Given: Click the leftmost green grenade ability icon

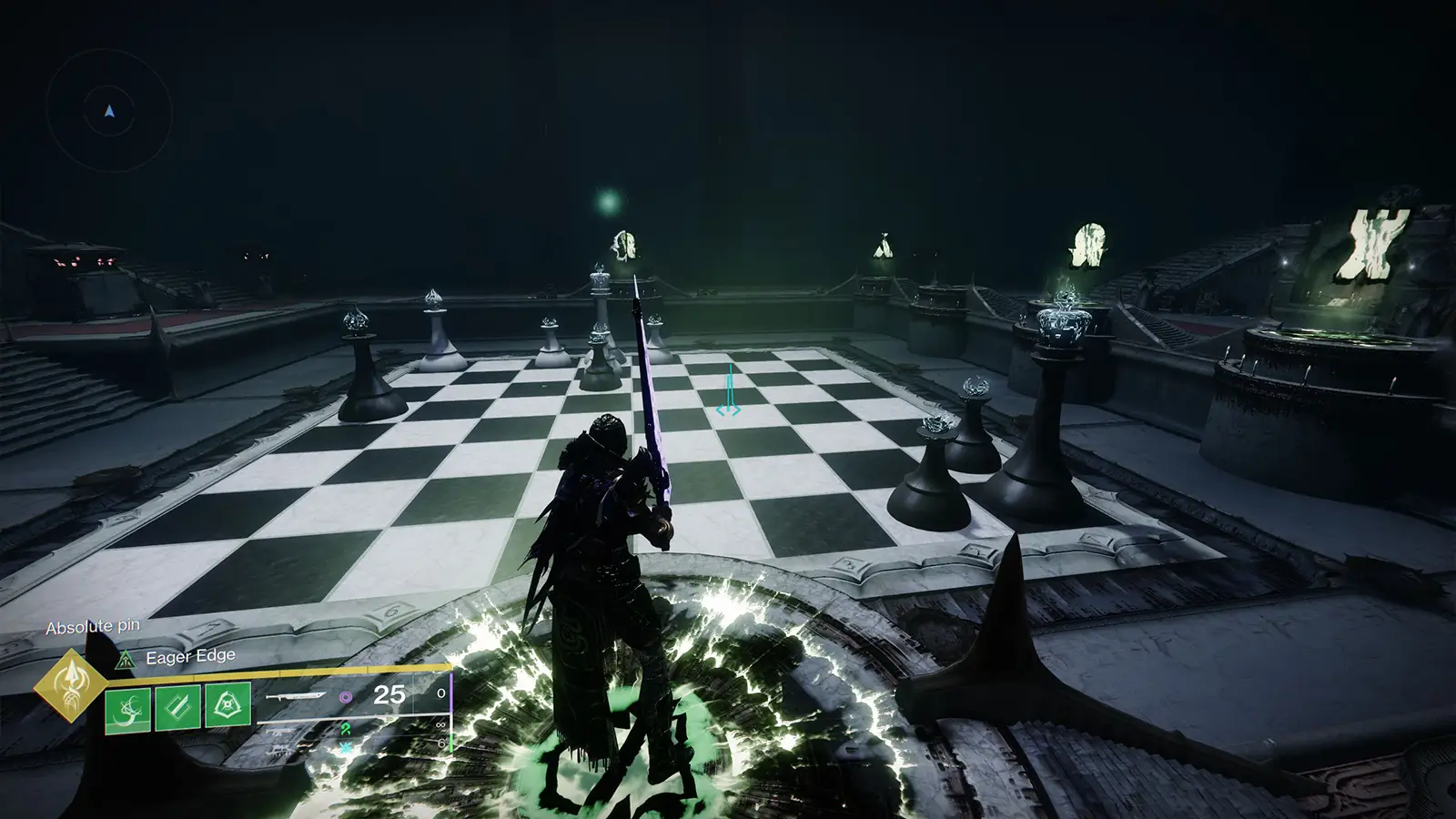Looking at the screenshot, I should (x=127, y=710).
